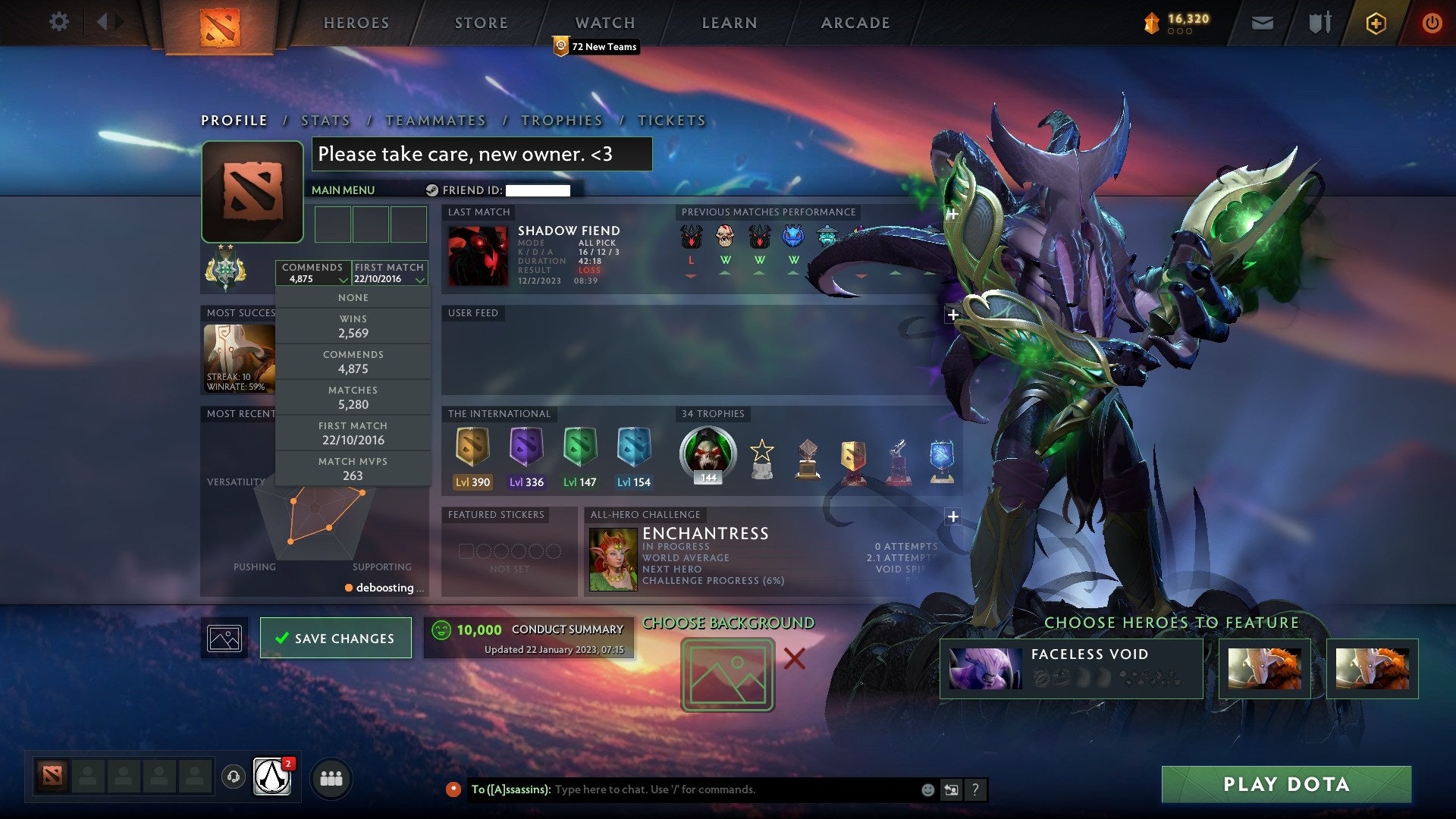
Task: Open the Trophies tab
Action: coord(561,121)
